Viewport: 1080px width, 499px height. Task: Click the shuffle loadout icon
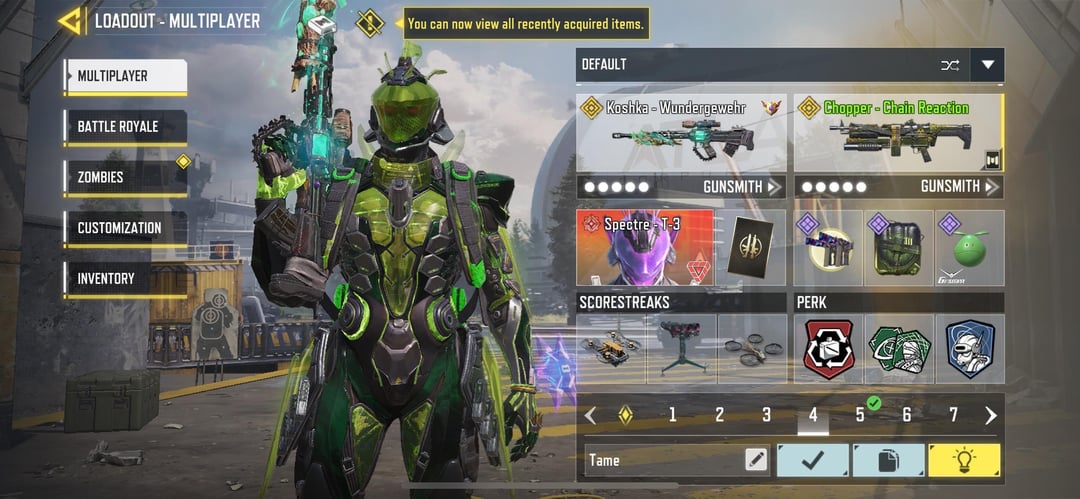949,65
